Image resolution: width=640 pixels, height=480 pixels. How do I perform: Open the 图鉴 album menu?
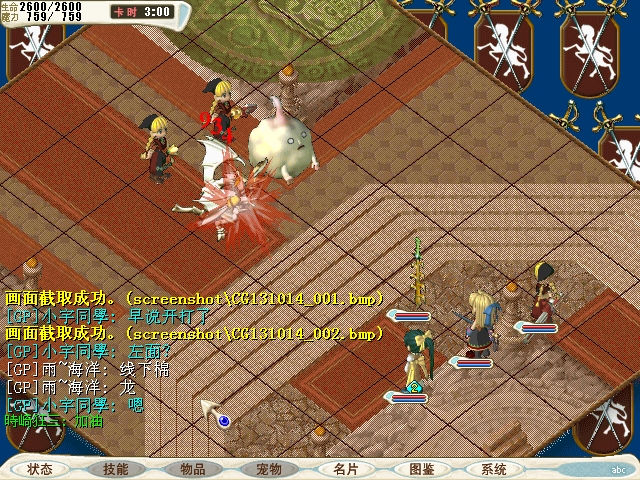(x=421, y=469)
